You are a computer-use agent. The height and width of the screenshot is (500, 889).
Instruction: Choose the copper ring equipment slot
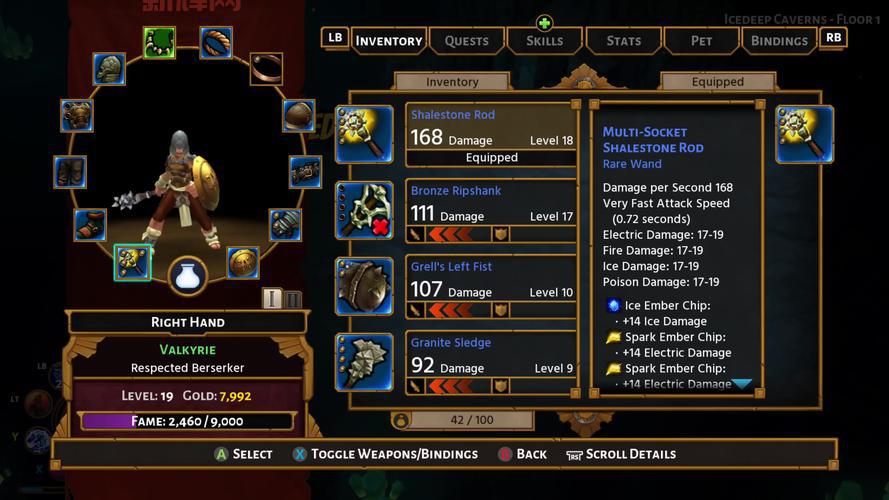point(265,68)
